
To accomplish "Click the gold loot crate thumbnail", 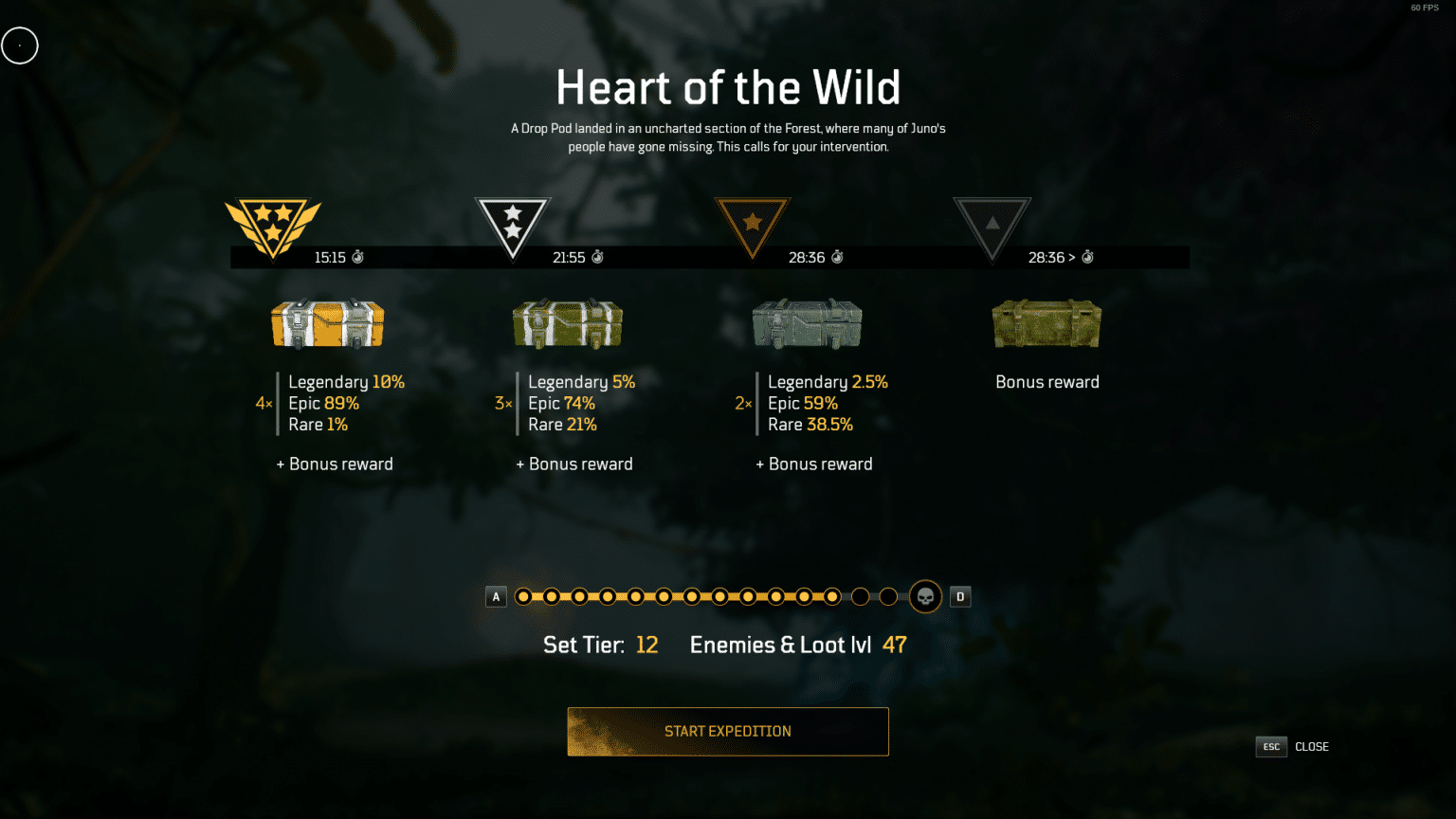I will 326,323.
